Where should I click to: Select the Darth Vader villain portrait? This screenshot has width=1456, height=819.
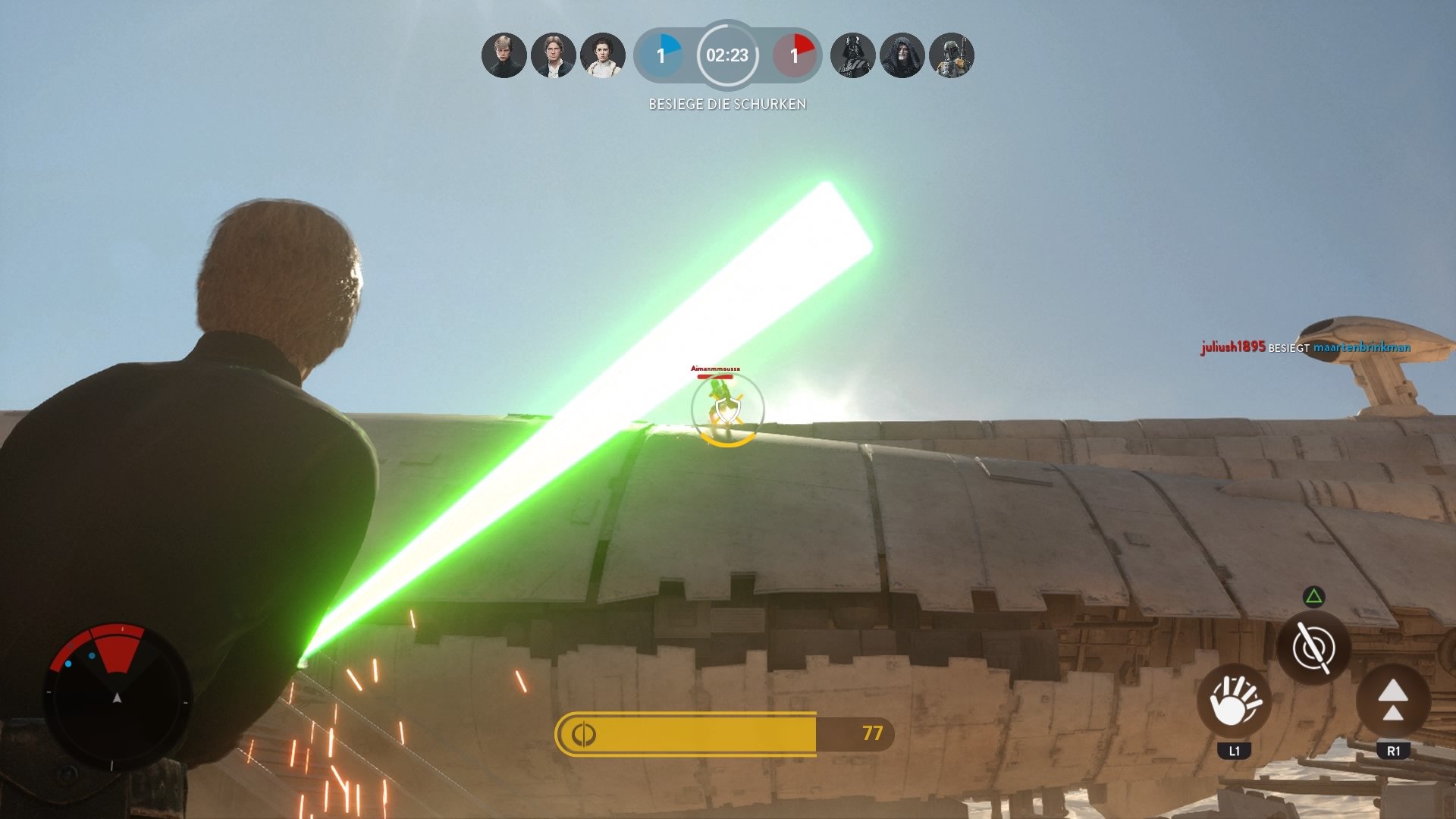853,55
